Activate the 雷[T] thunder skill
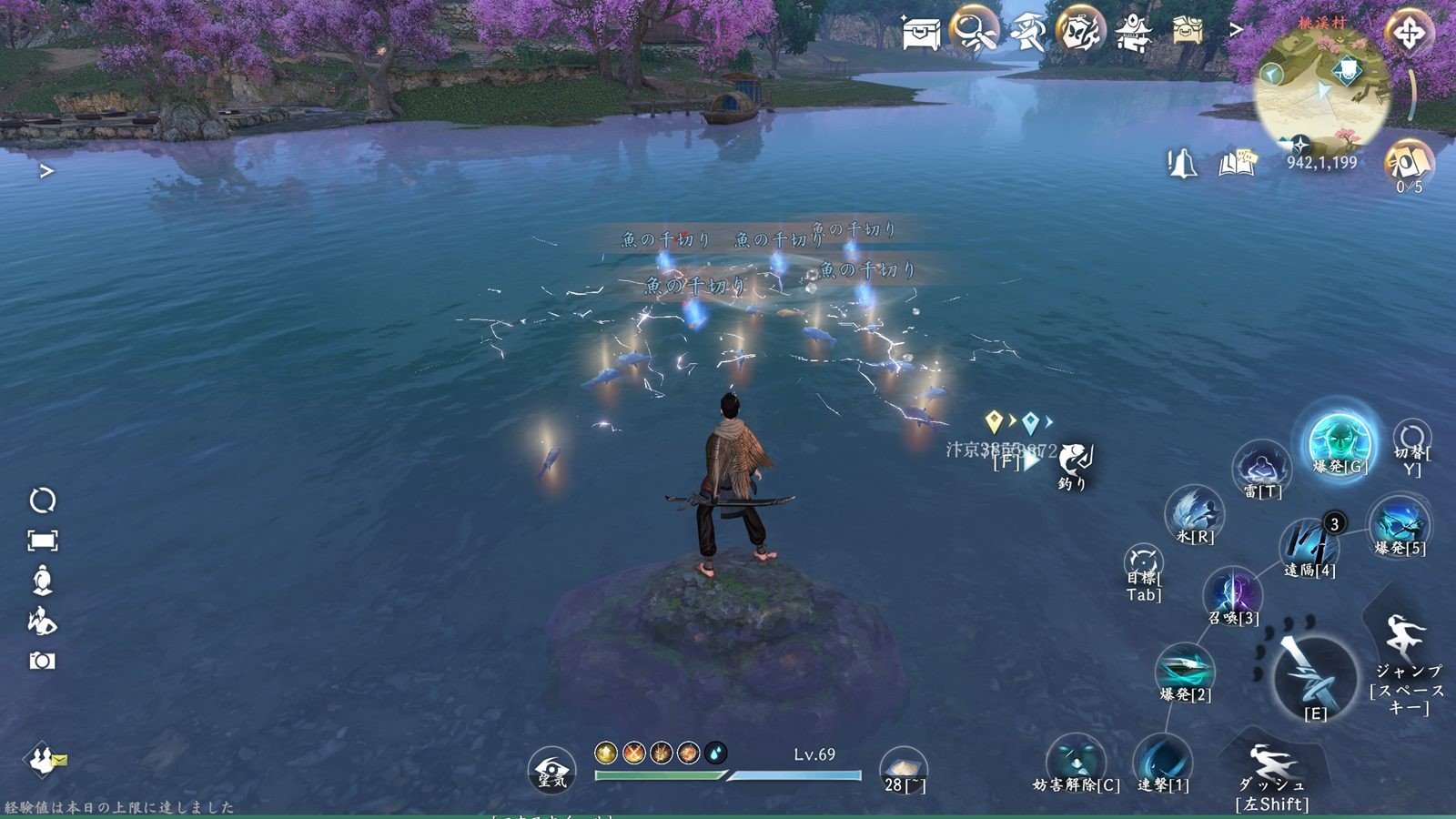The image size is (1456, 819). click(x=1262, y=470)
